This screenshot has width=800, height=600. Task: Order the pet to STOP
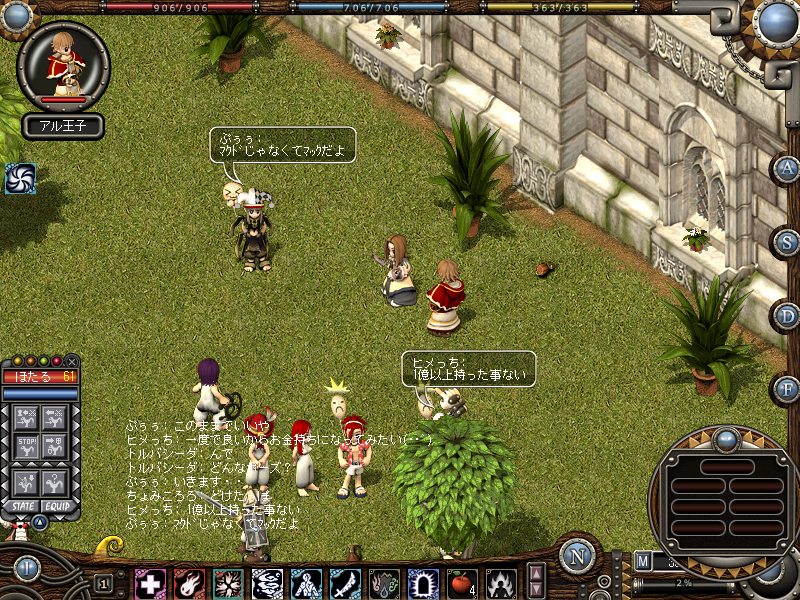(28, 446)
